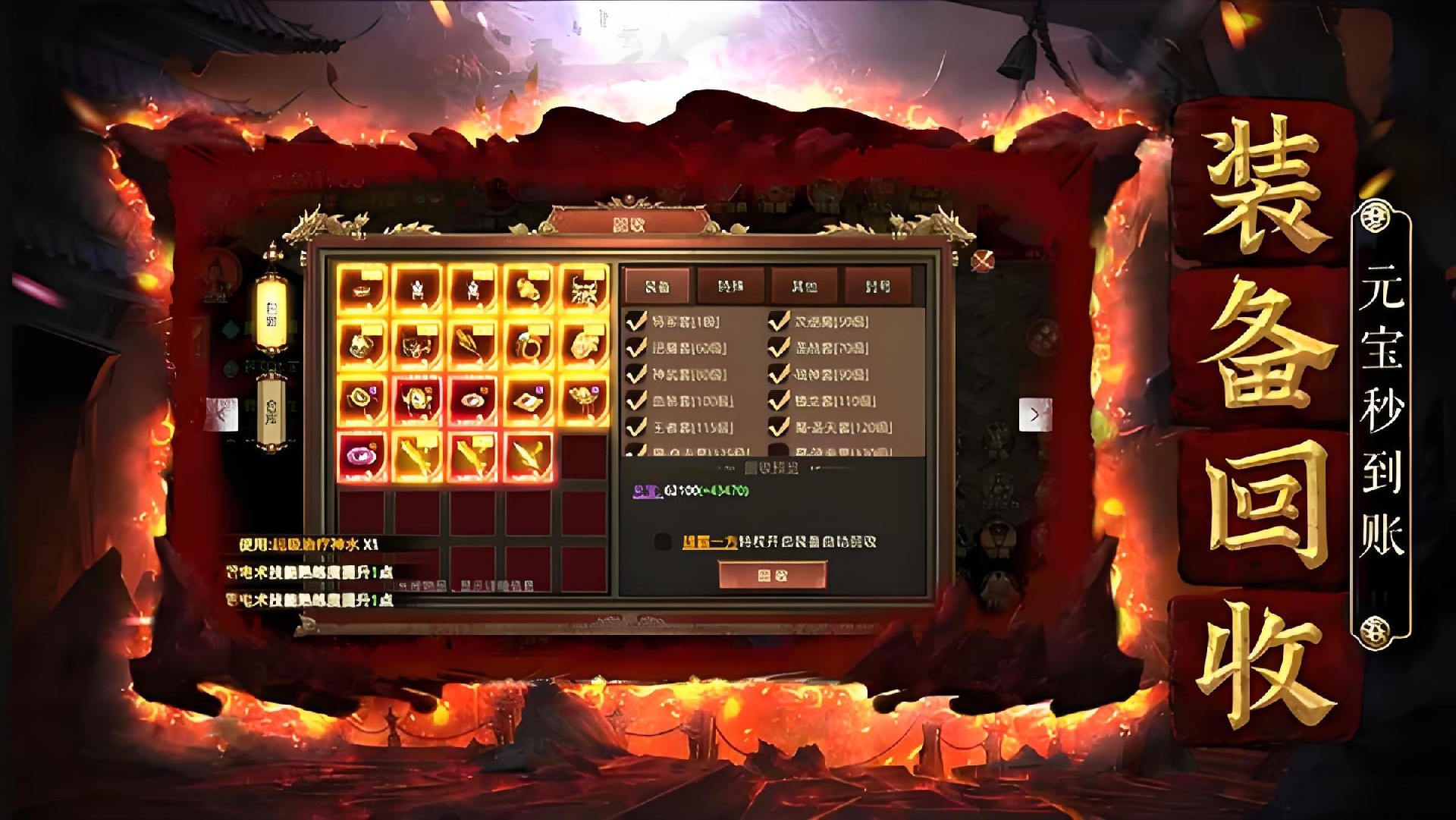This screenshot has width=1456, height=820.
Task: Enable the checkbox next to the yellow recycling option
Action: pyautogui.click(x=661, y=541)
